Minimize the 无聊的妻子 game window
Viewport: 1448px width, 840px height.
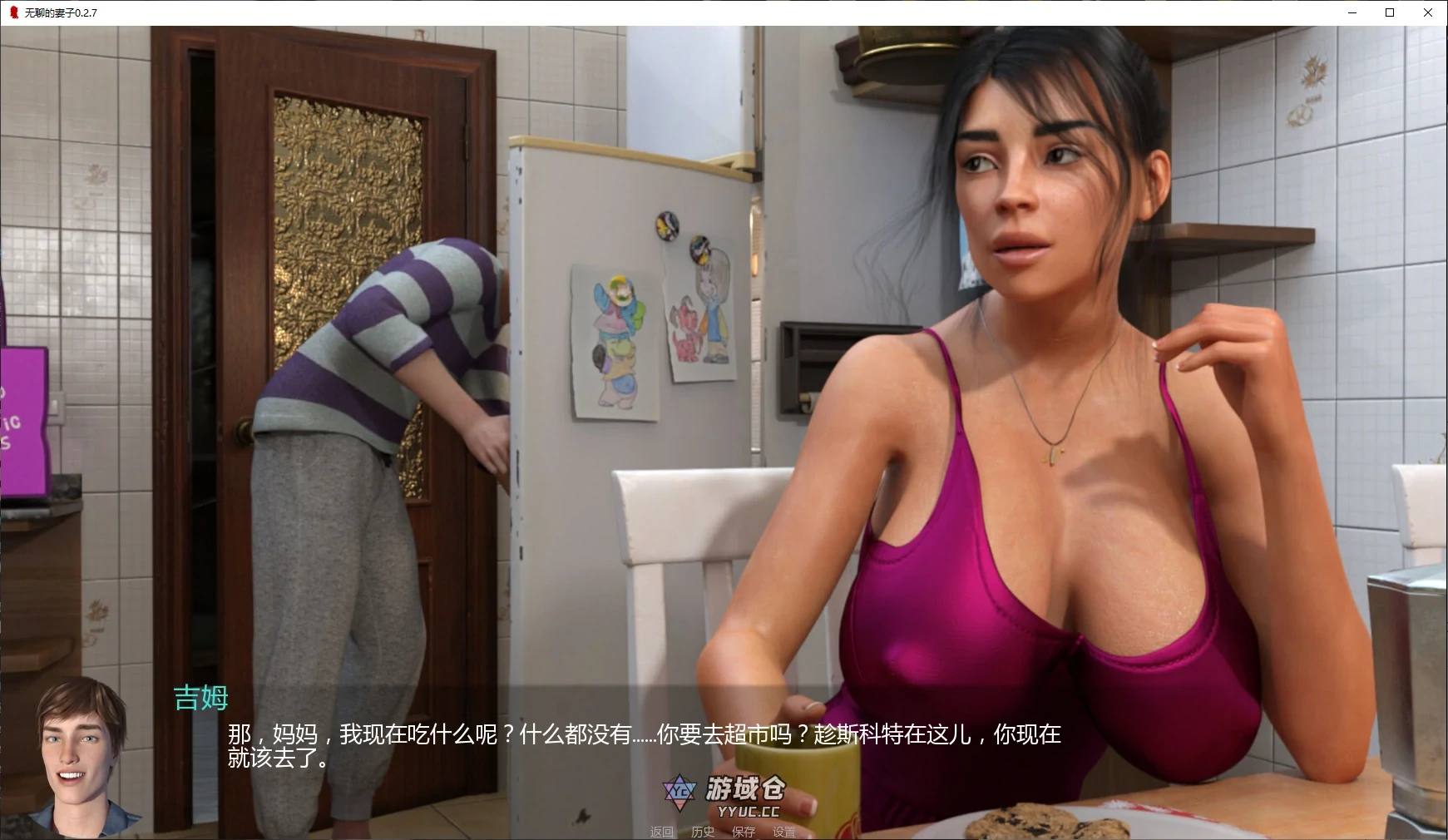[1351, 12]
